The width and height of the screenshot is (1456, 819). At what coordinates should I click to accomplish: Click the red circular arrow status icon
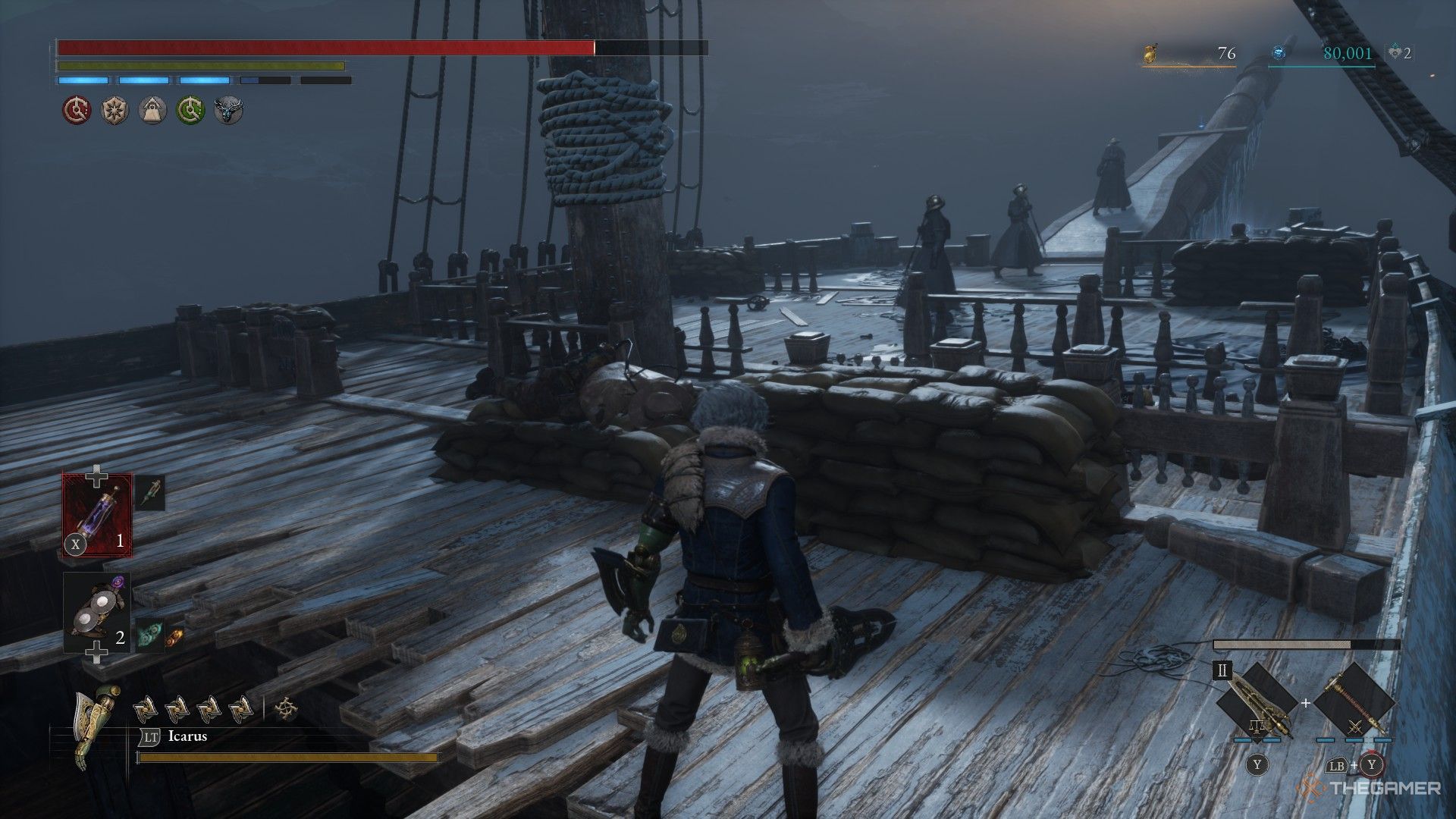75,111
